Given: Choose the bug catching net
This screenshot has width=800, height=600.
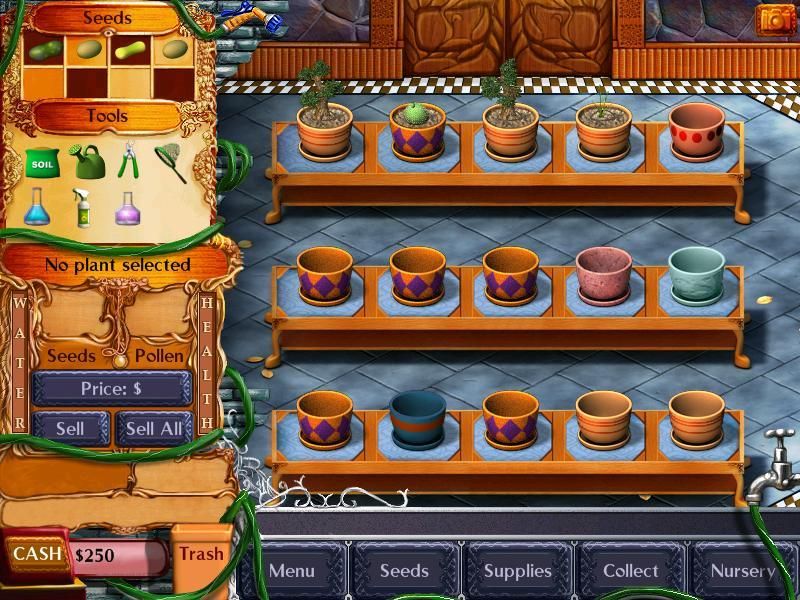Looking at the screenshot, I should pos(171,161).
